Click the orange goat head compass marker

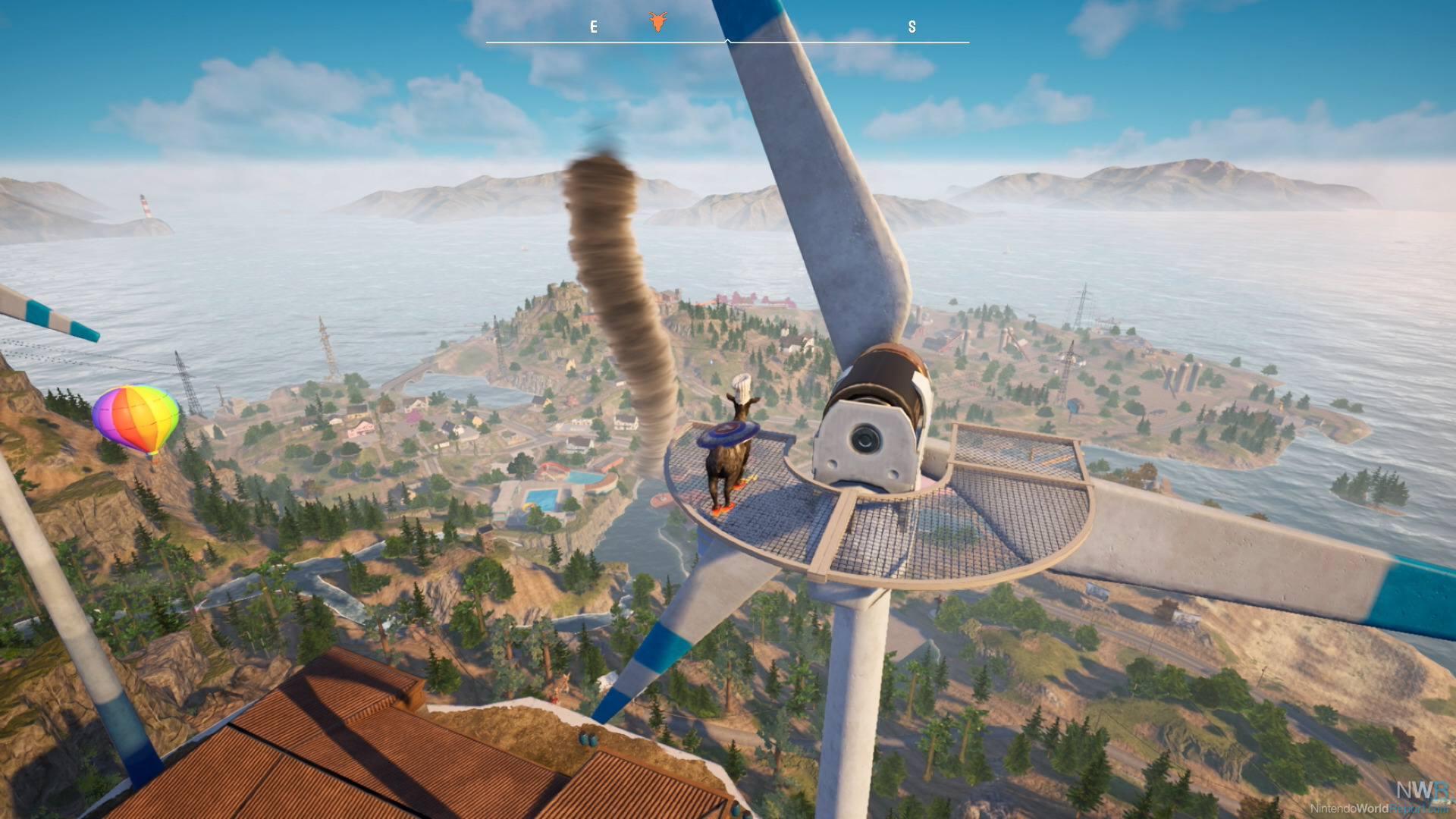657,22
